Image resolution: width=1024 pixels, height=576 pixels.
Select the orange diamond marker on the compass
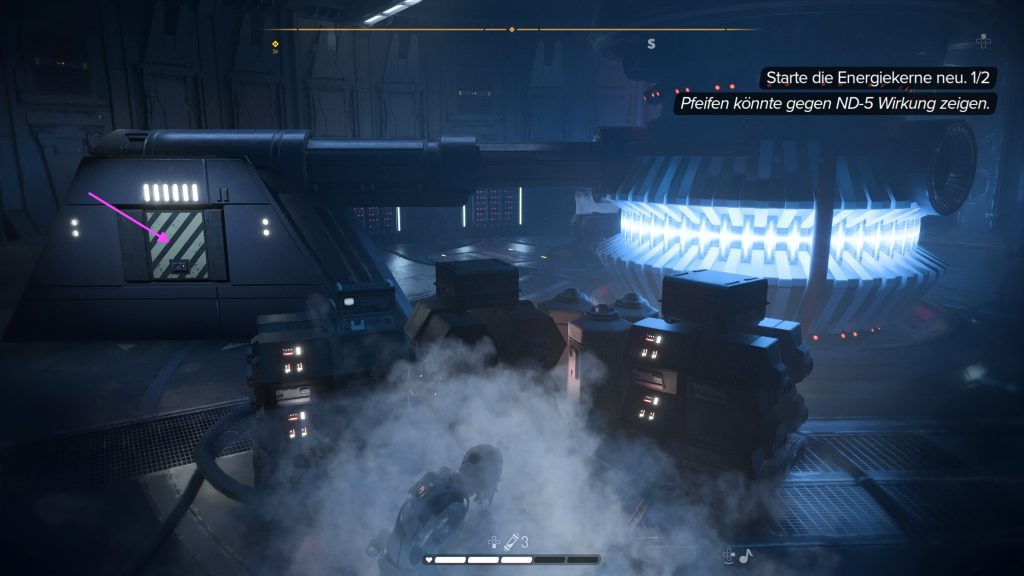(512, 29)
